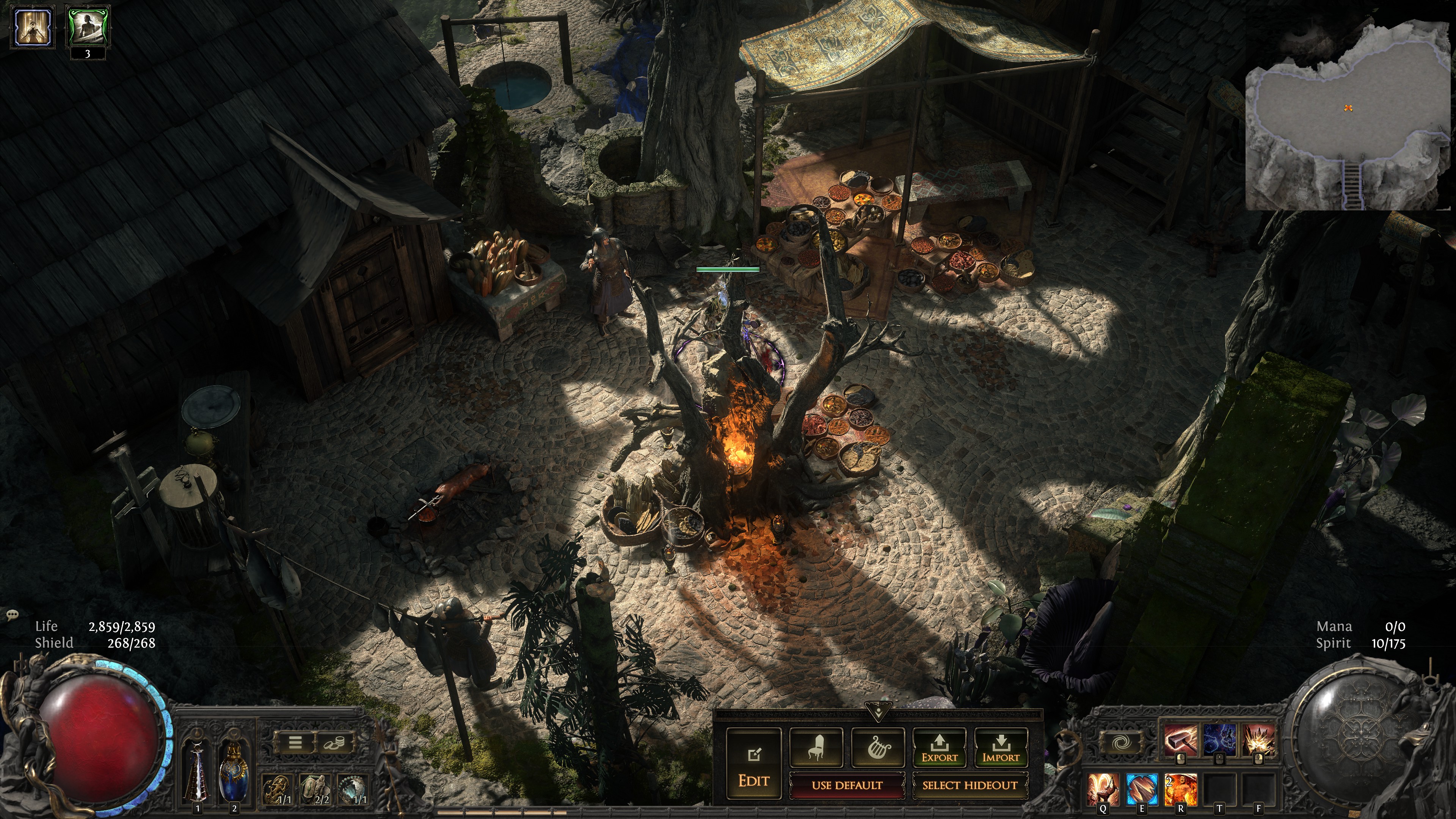Screen dimensions: 1456x819
Task: Open hideout Edit mode
Action: pos(753,763)
